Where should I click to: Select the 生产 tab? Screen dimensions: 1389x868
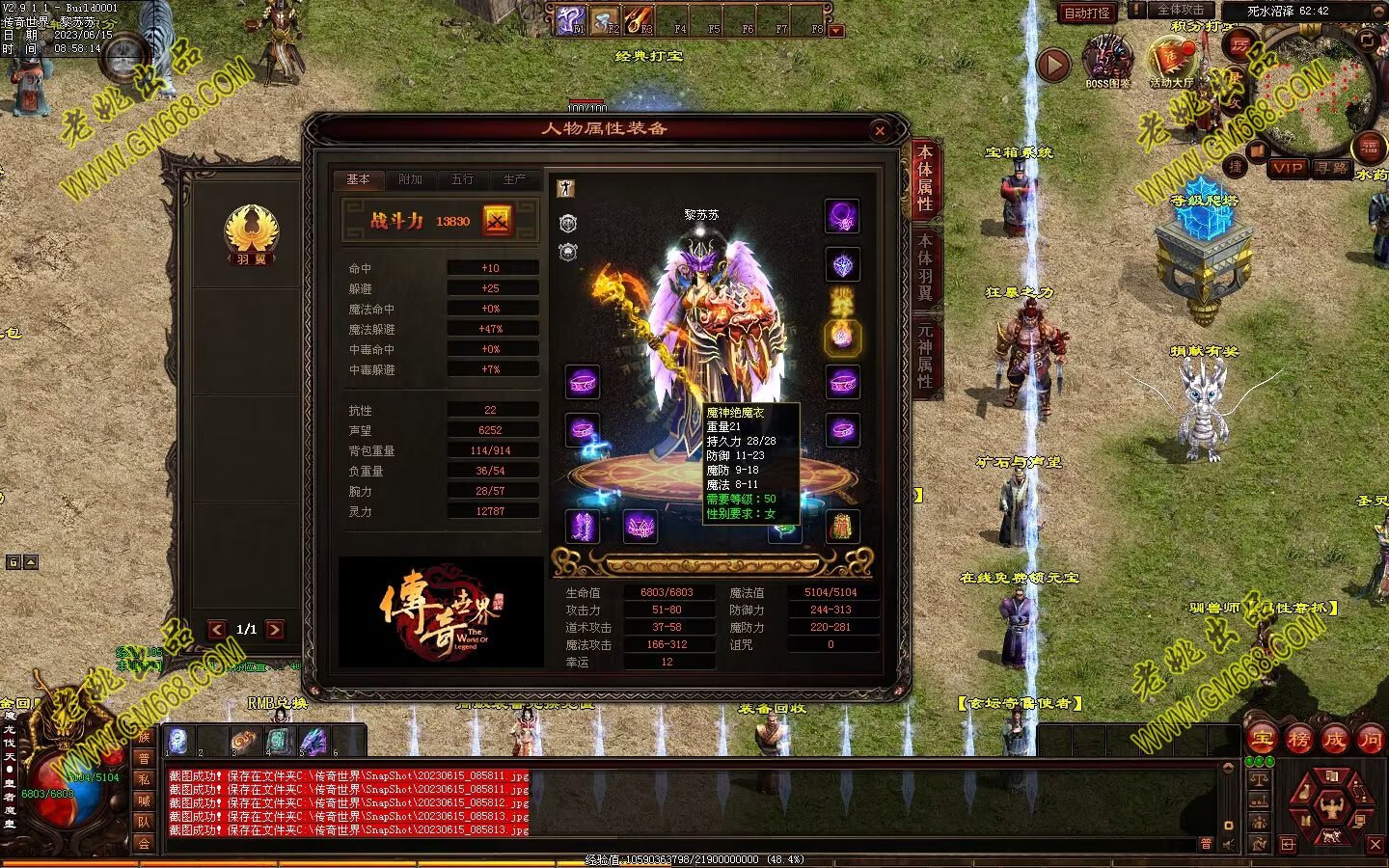[514, 179]
